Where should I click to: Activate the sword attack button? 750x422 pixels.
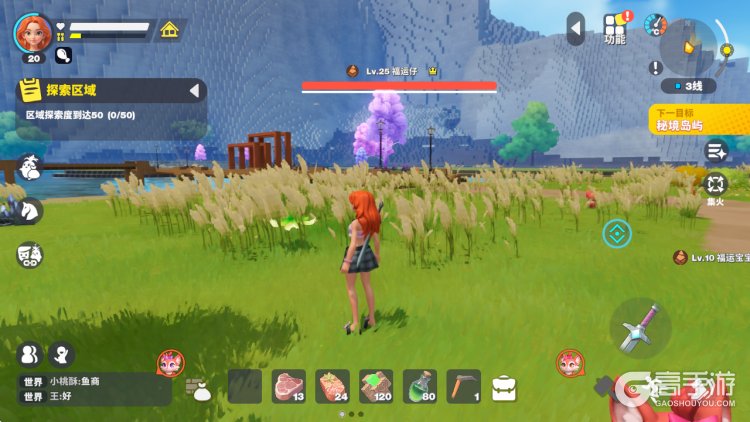click(641, 329)
